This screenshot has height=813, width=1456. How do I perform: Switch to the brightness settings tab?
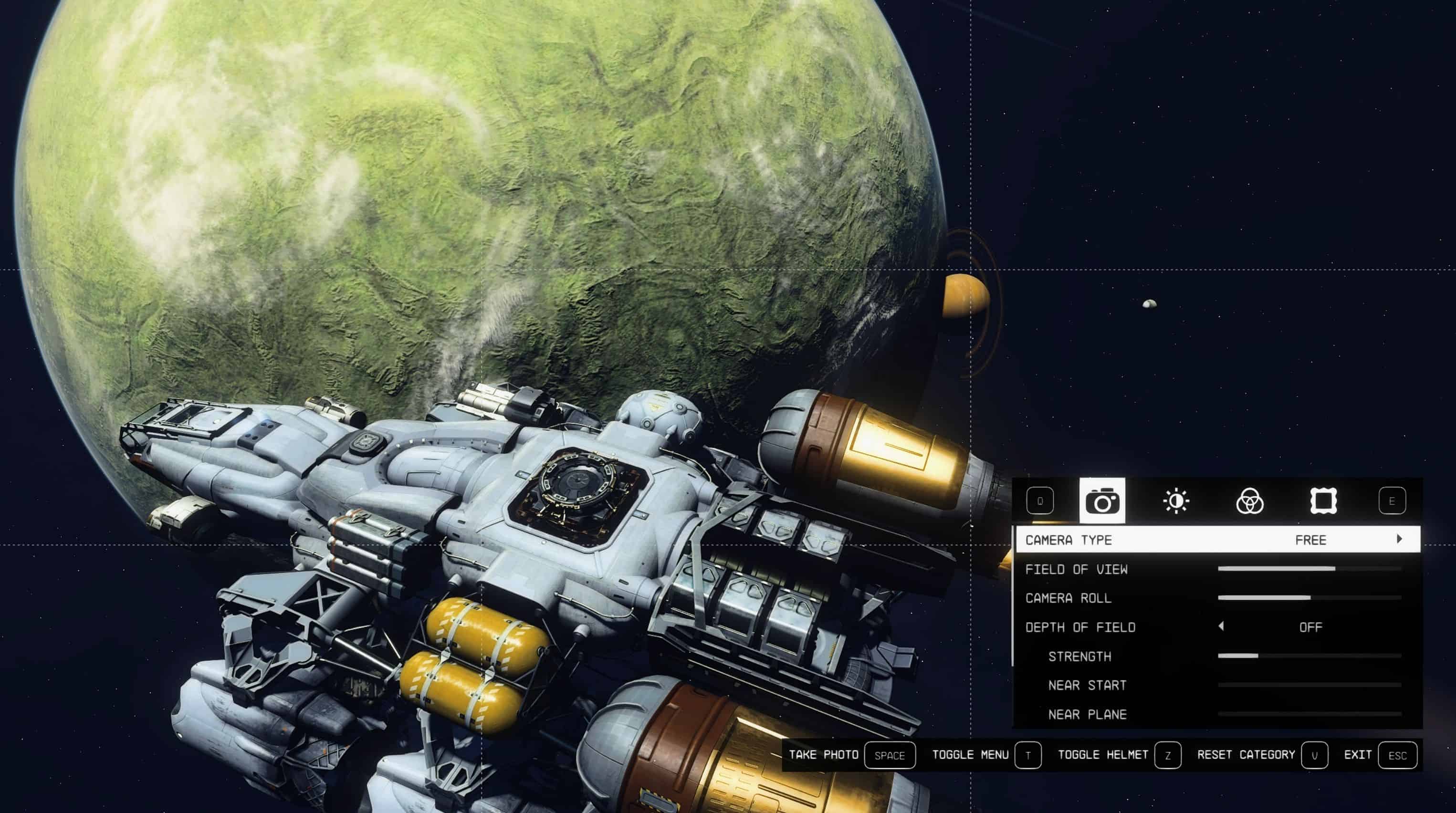(1176, 500)
